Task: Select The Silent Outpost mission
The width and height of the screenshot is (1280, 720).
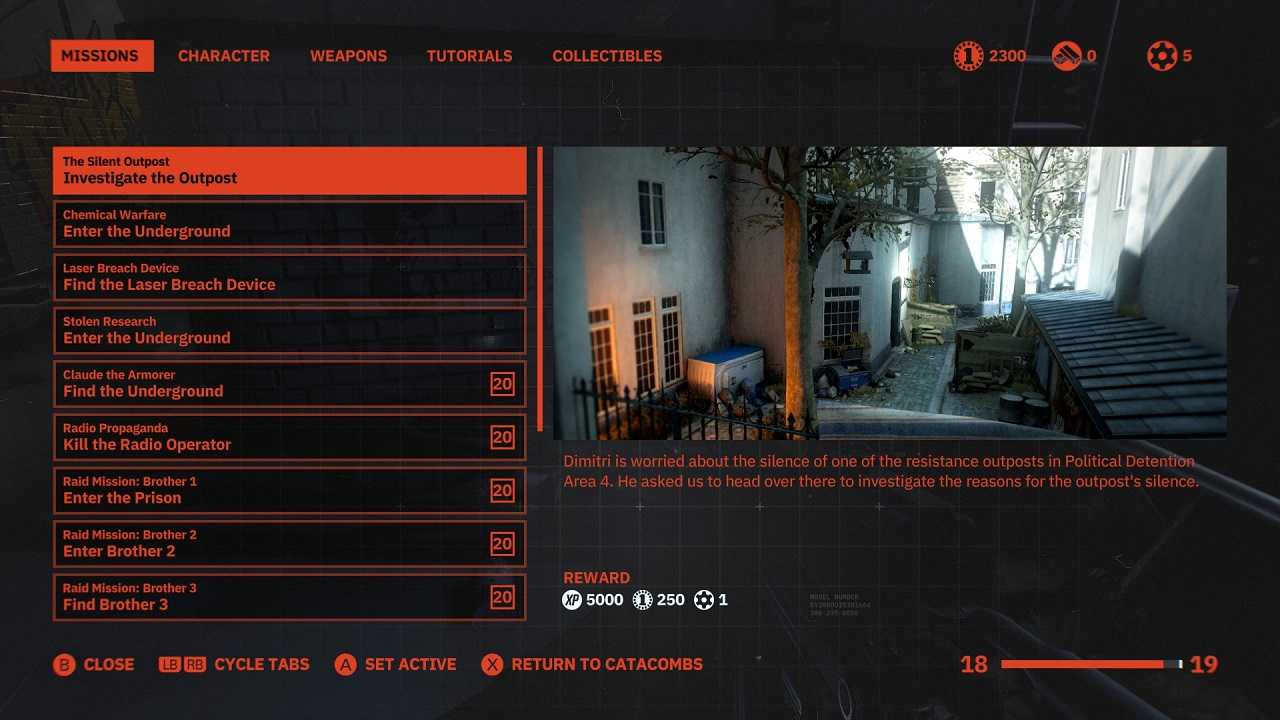Action: (x=289, y=171)
